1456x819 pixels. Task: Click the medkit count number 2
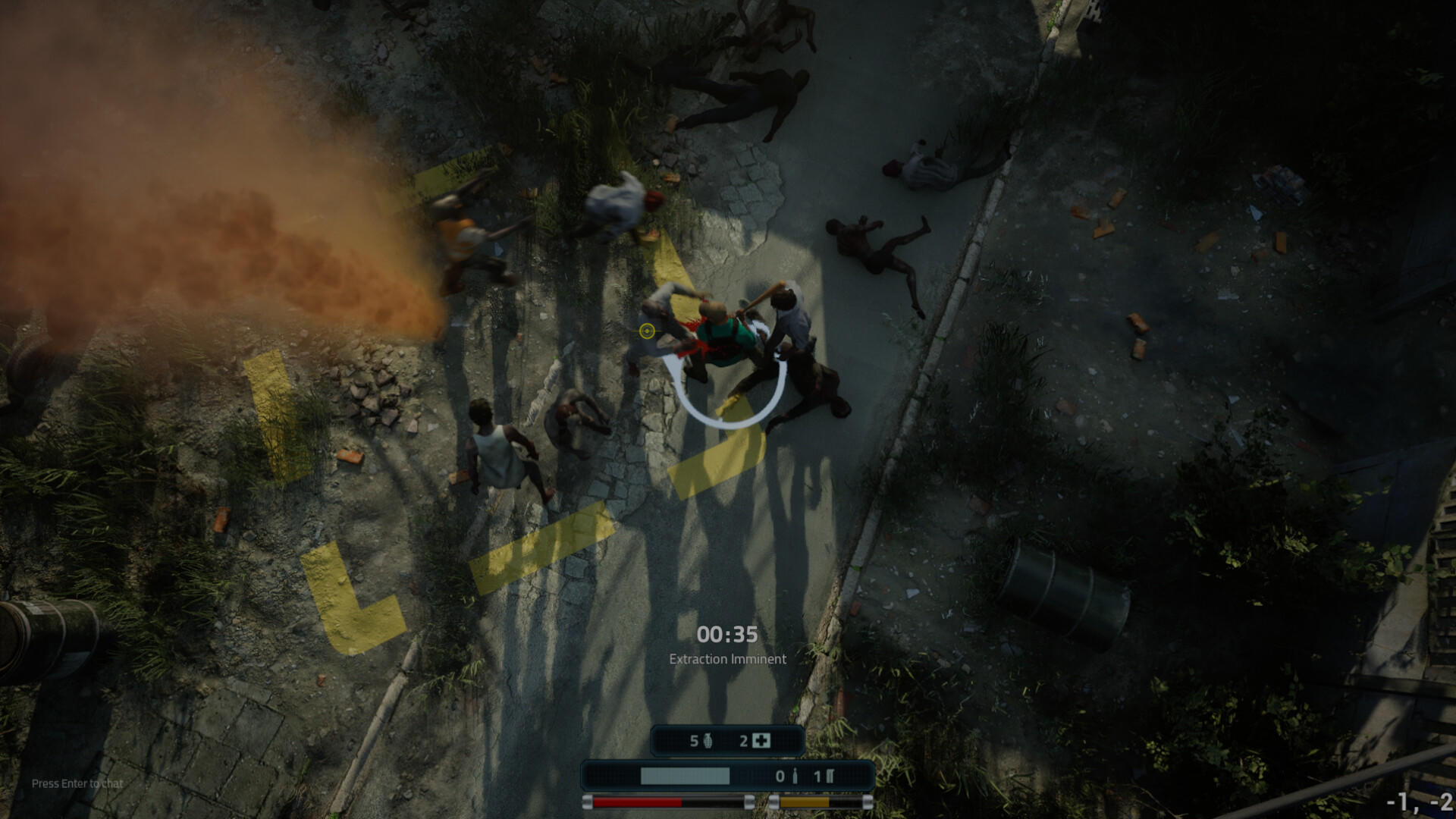tap(744, 741)
